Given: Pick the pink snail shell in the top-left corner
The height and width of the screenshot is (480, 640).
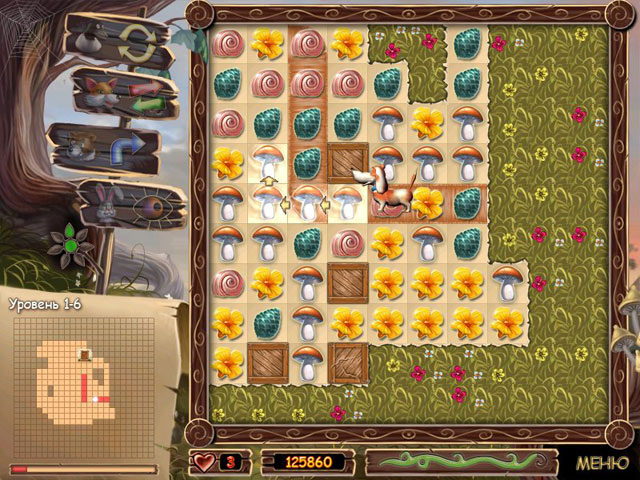Looking at the screenshot, I should click(227, 44).
